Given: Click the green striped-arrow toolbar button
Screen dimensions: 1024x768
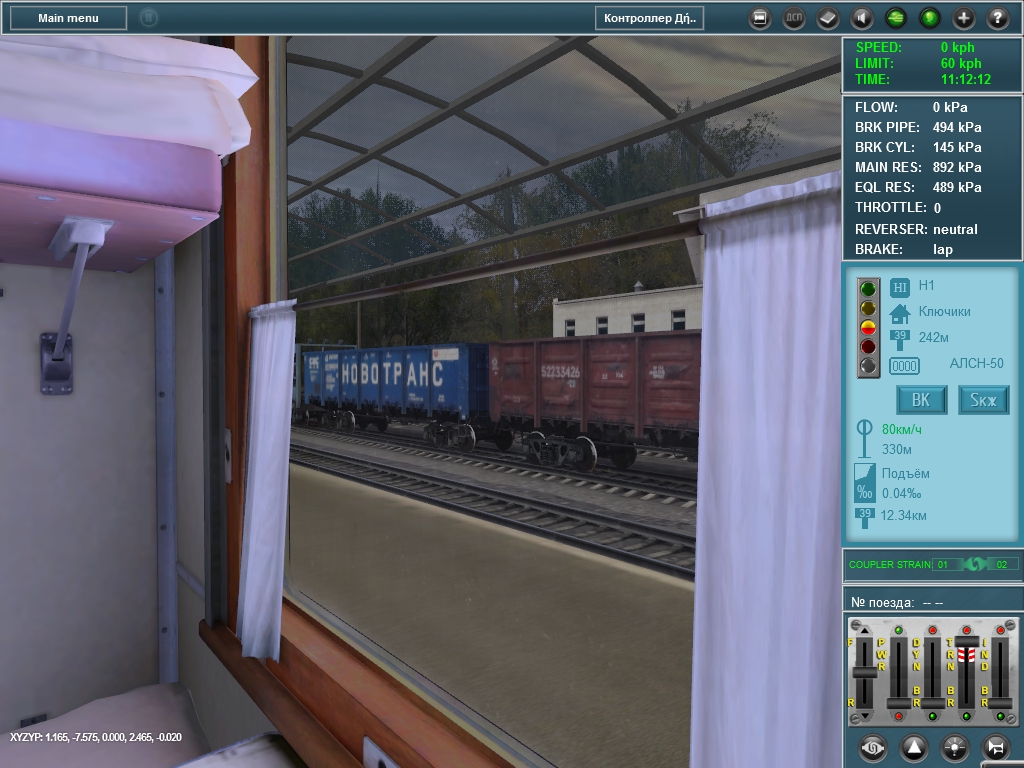Looking at the screenshot, I should click(896, 18).
